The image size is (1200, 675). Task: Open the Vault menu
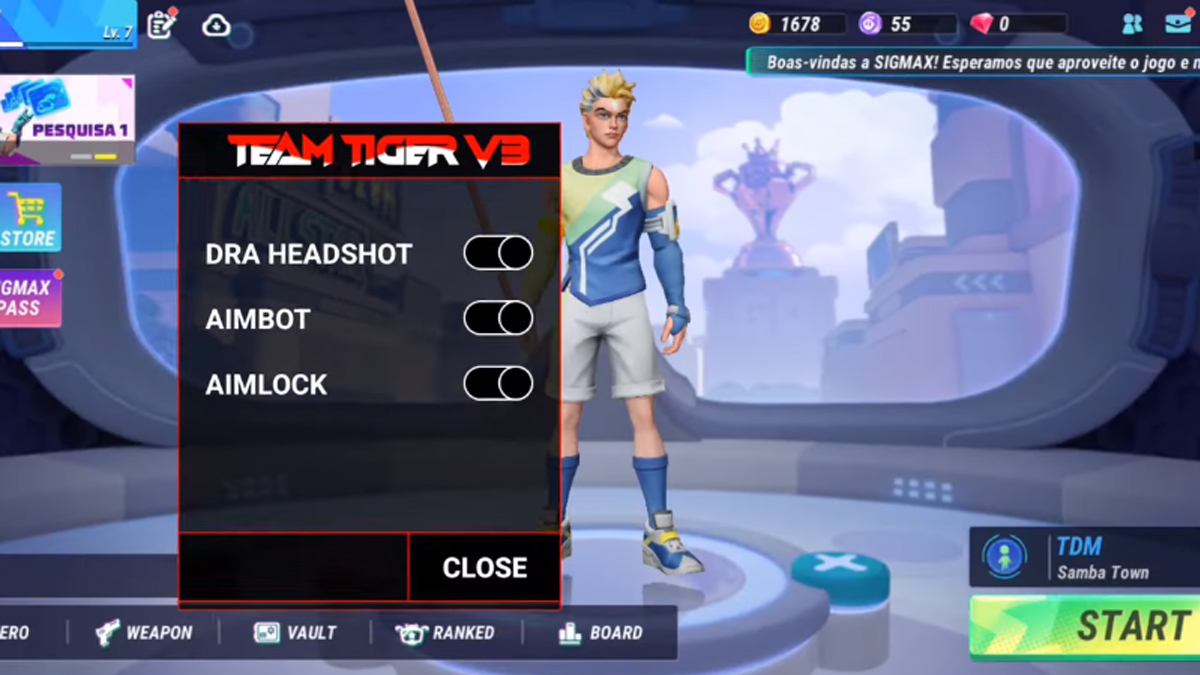[x=296, y=632]
